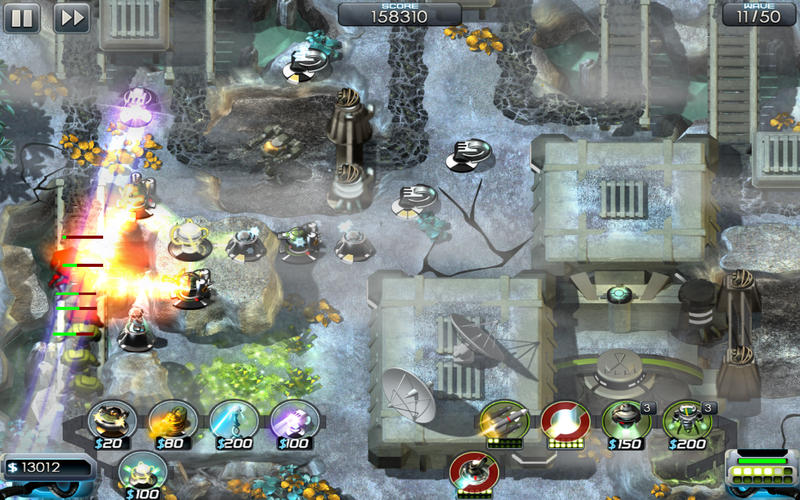The image size is (800, 500).
Task: Deploy the $200 green walker unit
Action: [686, 421]
